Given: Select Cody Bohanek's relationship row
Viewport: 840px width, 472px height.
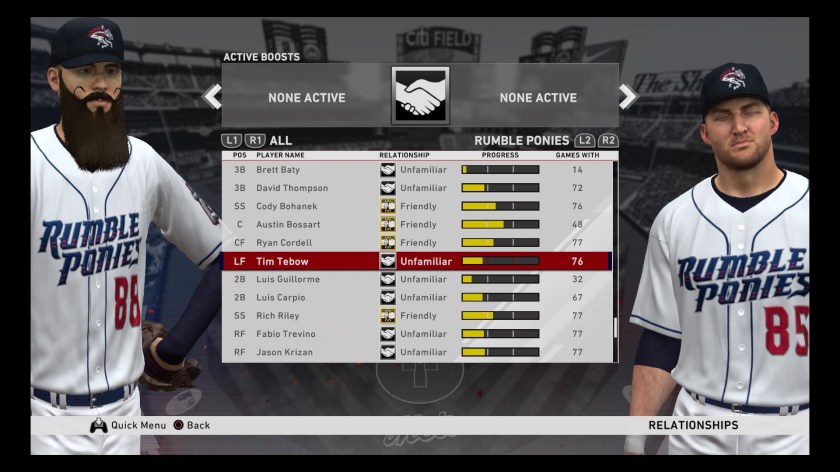Looking at the screenshot, I should (x=416, y=206).
